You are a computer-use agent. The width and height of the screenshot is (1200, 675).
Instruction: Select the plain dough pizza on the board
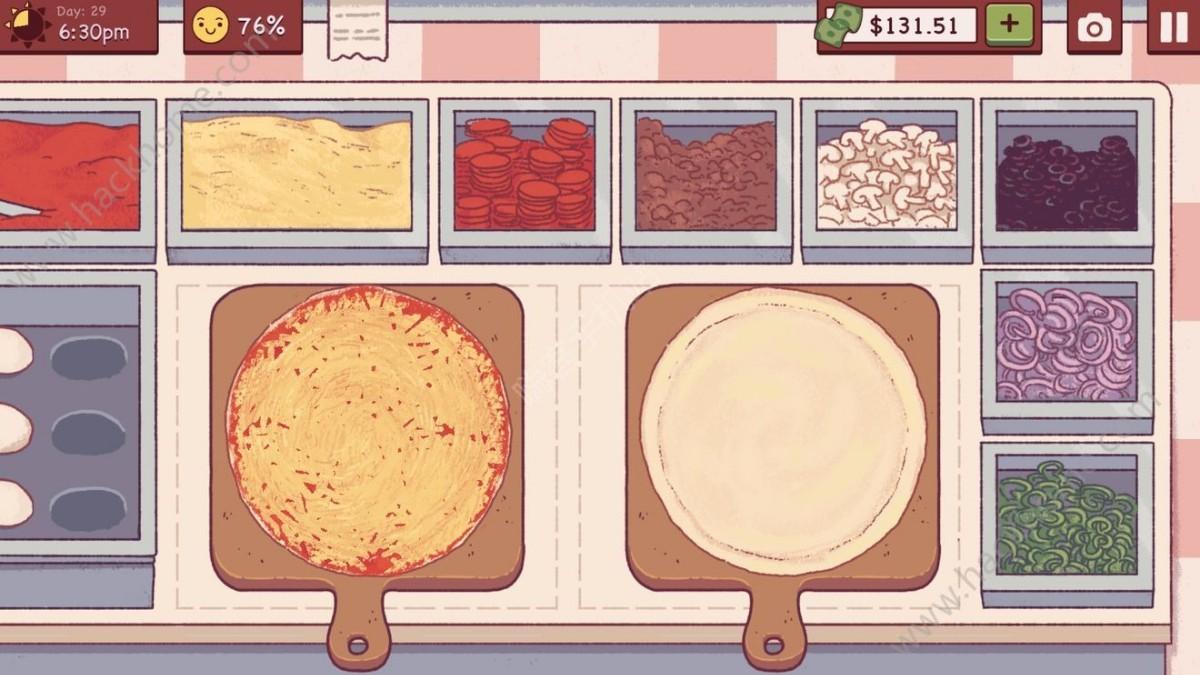coord(783,430)
